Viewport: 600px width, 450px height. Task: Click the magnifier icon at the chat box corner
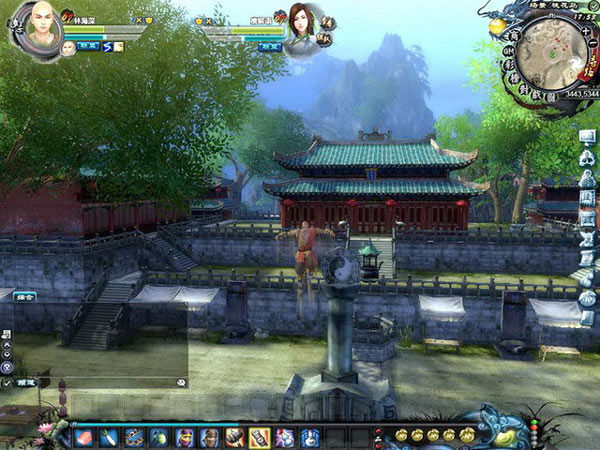(x=181, y=382)
